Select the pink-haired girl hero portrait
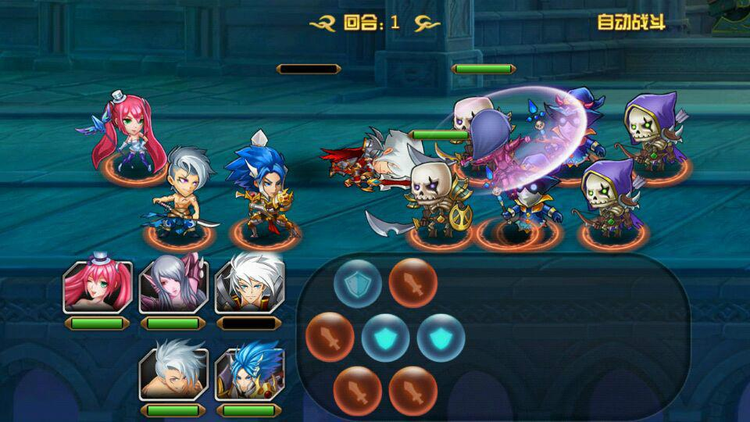 [x=97, y=286]
